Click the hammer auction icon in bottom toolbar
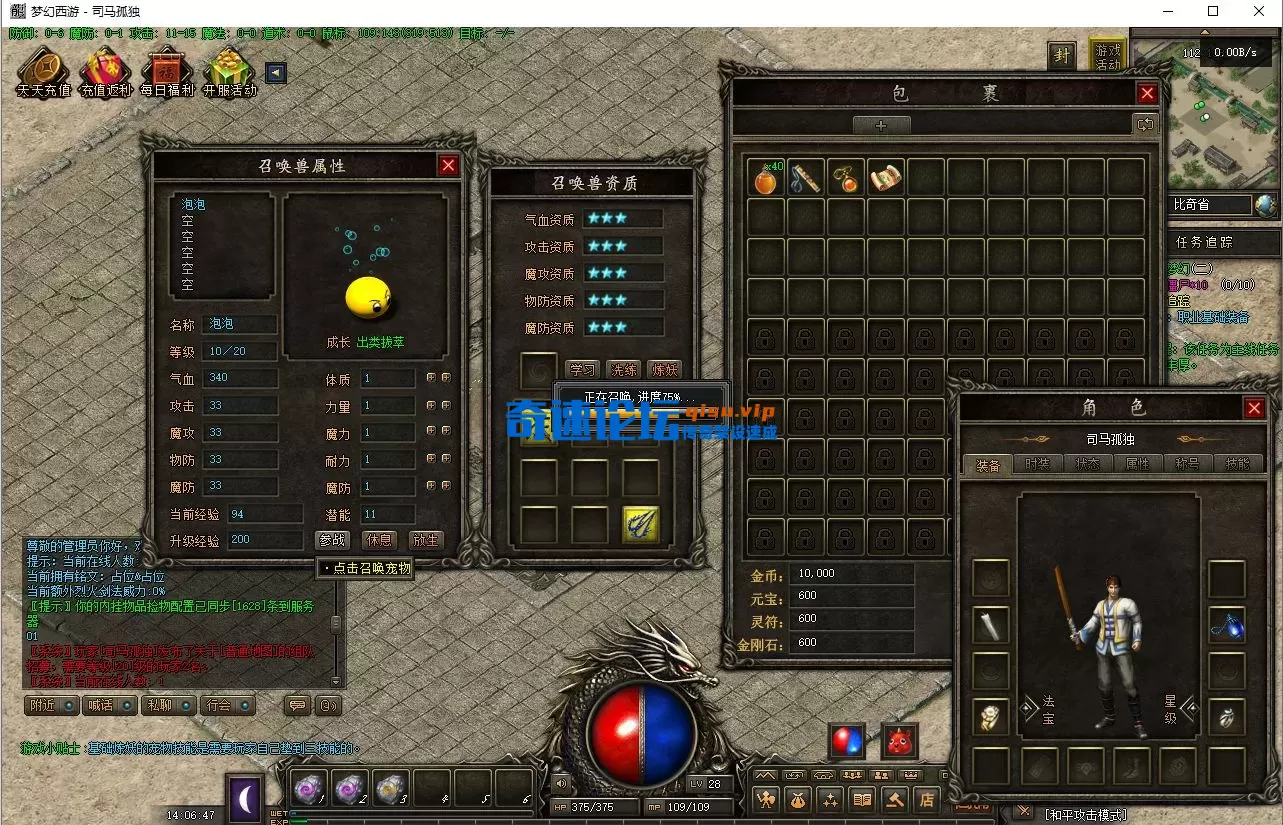Viewport: 1283px width, 825px height. click(x=895, y=800)
